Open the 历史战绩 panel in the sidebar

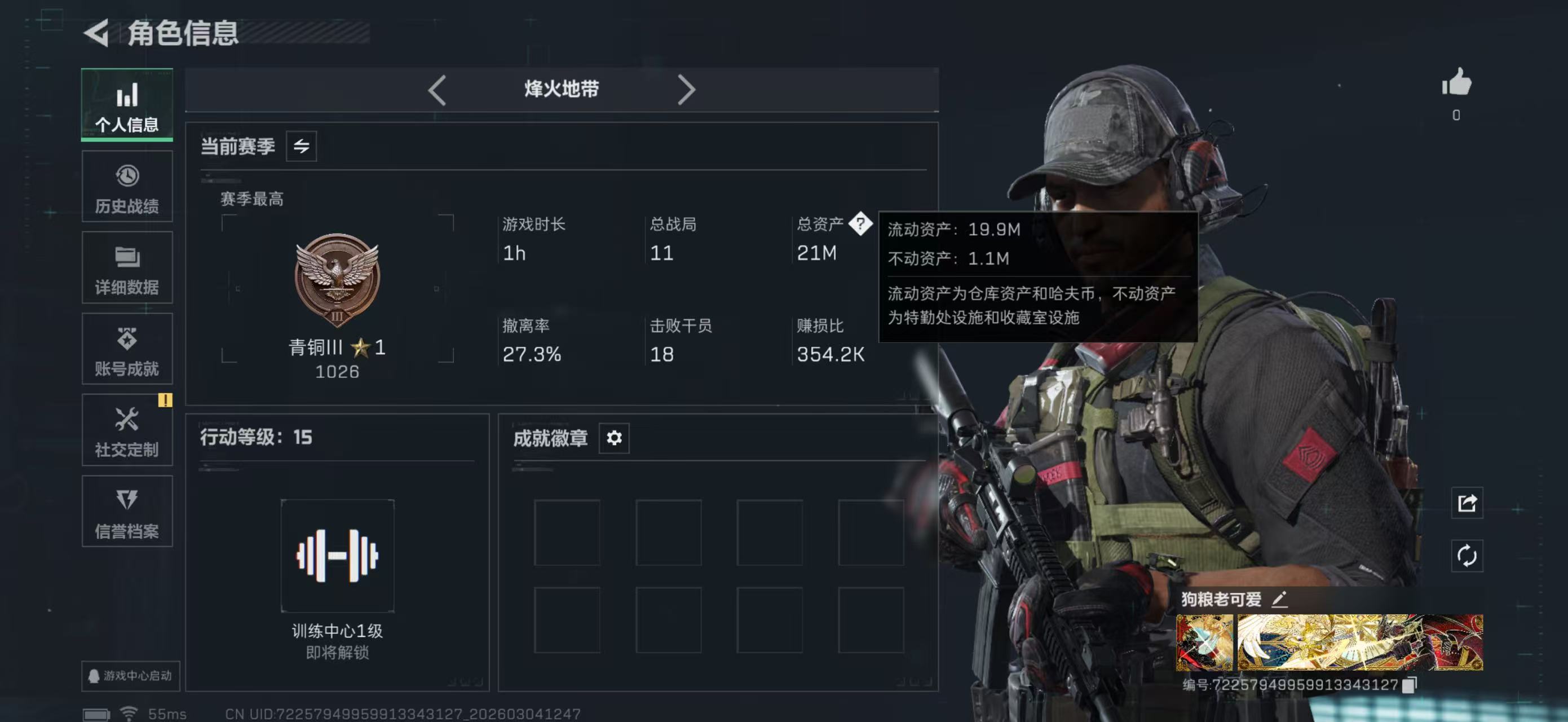(127, 187)
